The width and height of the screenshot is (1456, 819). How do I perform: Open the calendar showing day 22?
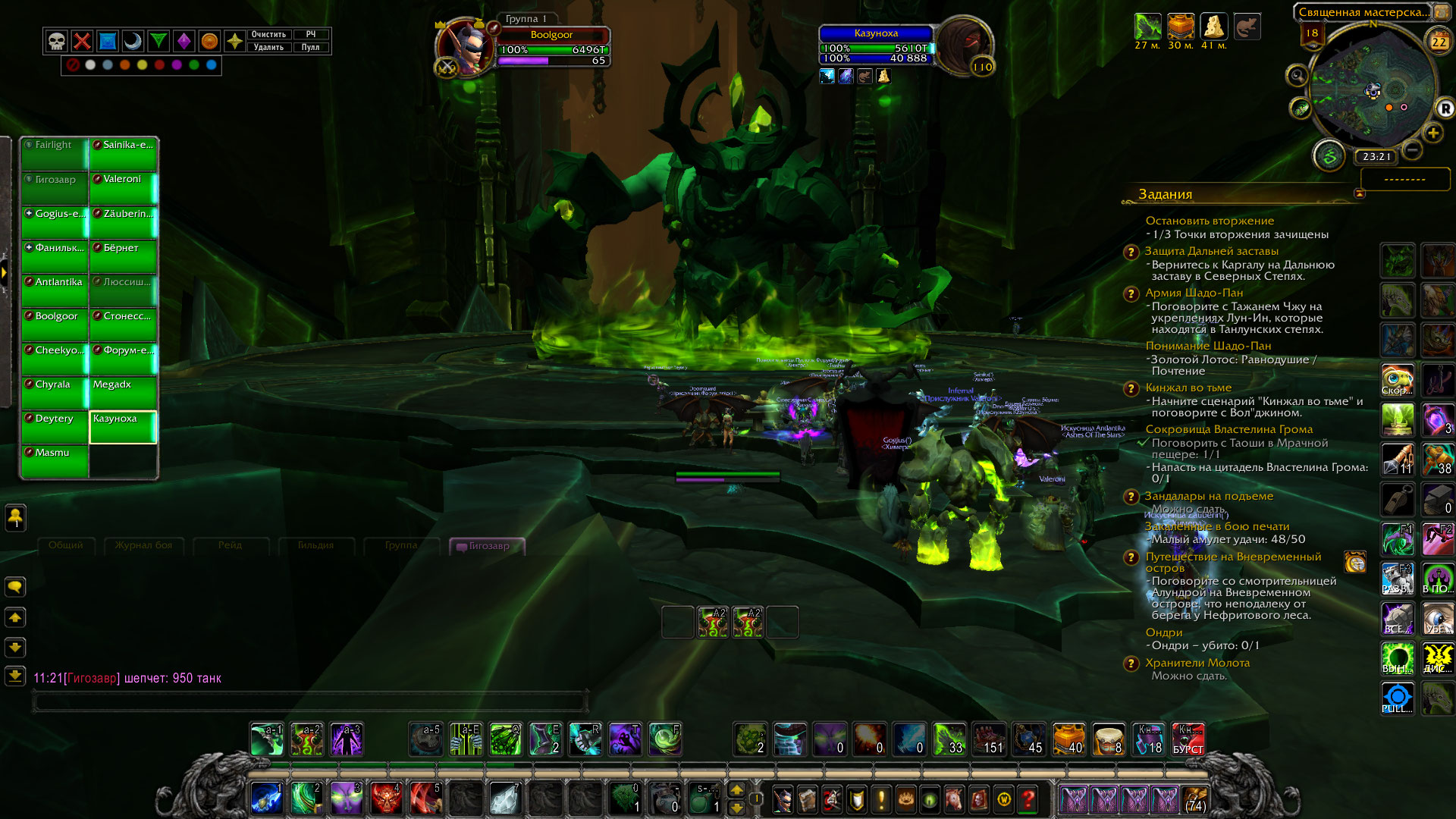[x=1439, y=42]
